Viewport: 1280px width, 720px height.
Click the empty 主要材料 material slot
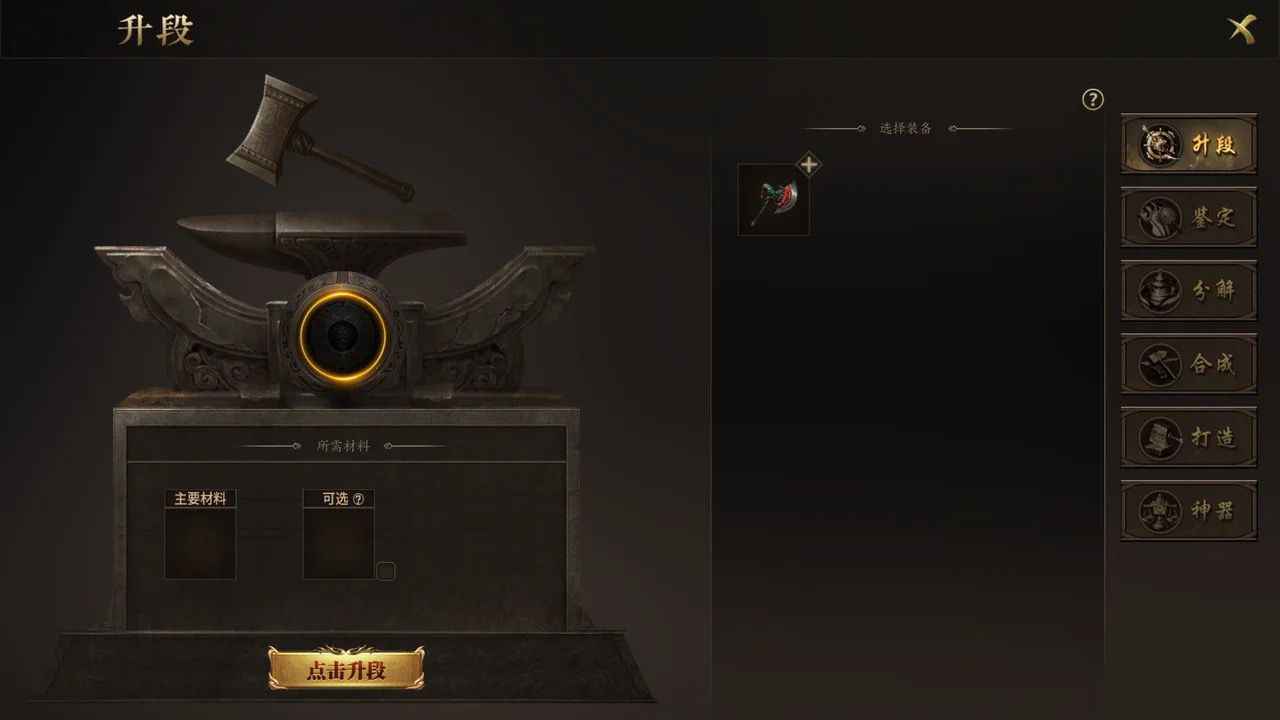click(x=198, y=544)
